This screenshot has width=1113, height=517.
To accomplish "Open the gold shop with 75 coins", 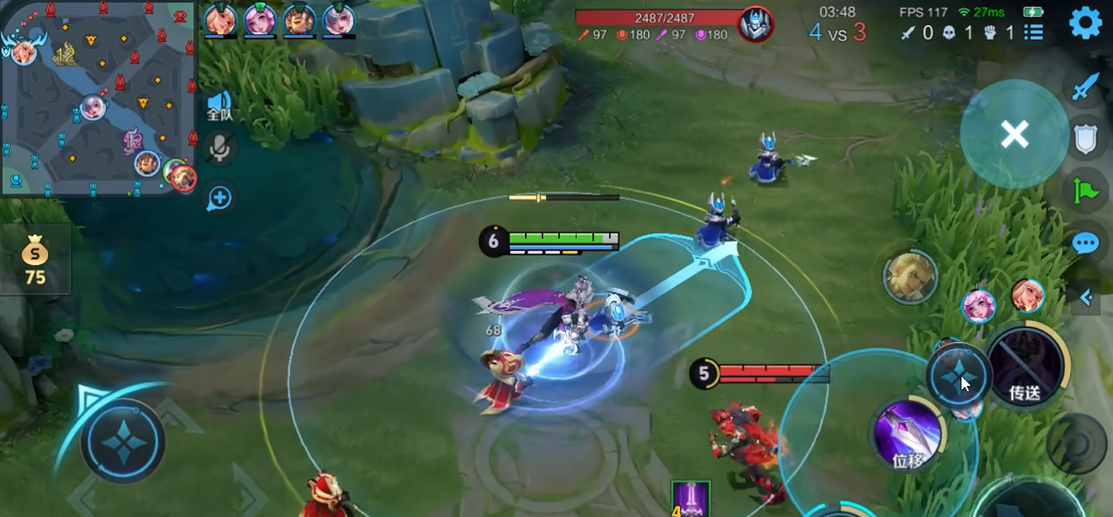I will pyautogui.click(x=35, y=260).
